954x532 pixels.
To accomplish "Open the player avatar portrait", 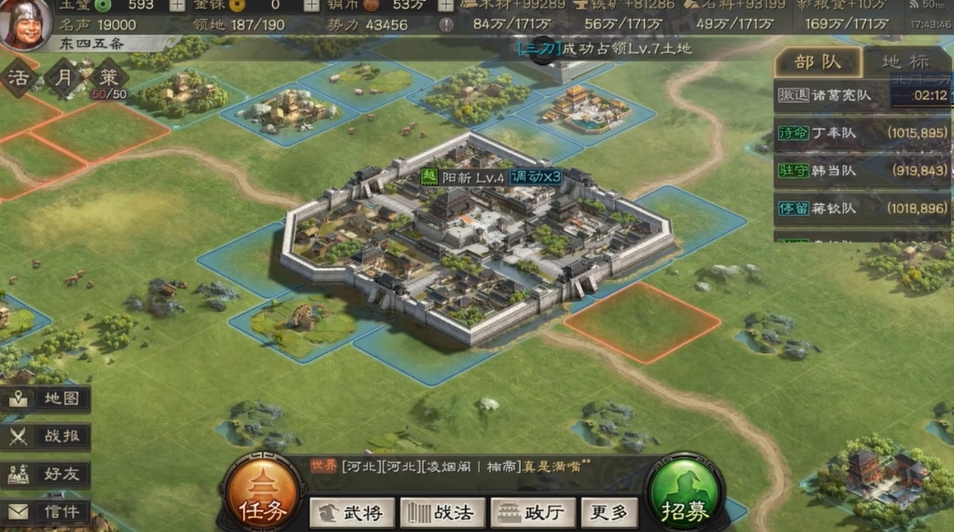I will (x=25, y=25).
